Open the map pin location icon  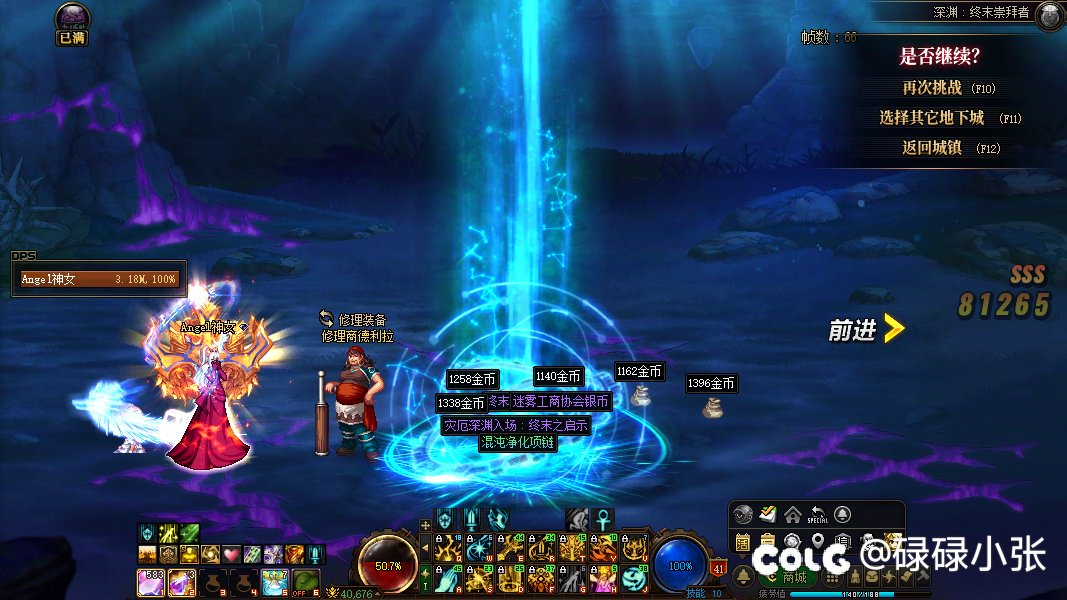click(817, 542)
